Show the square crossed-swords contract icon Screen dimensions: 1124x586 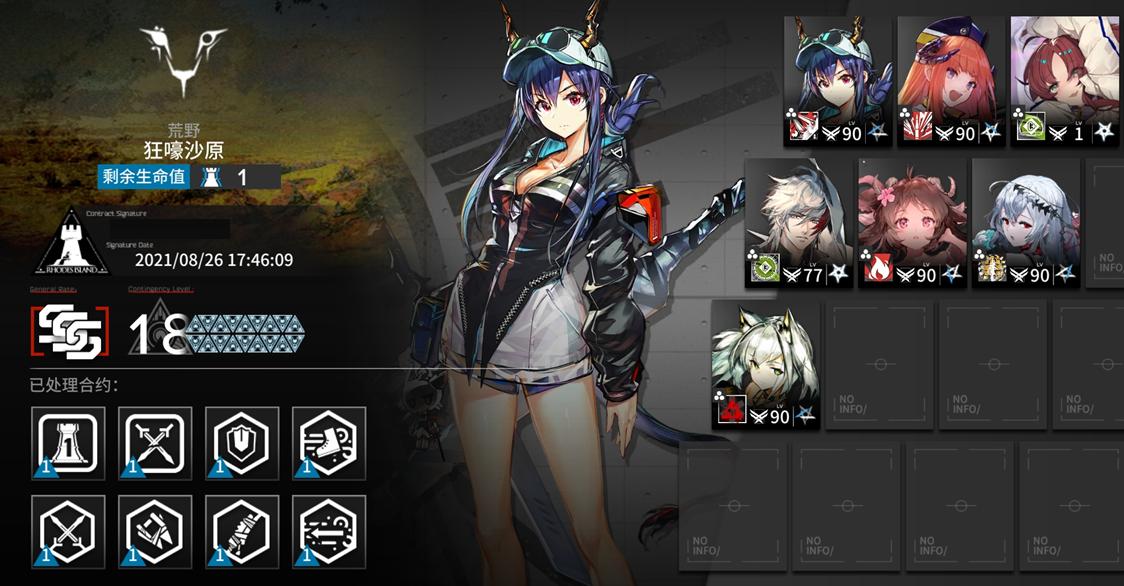click(155, 442)
